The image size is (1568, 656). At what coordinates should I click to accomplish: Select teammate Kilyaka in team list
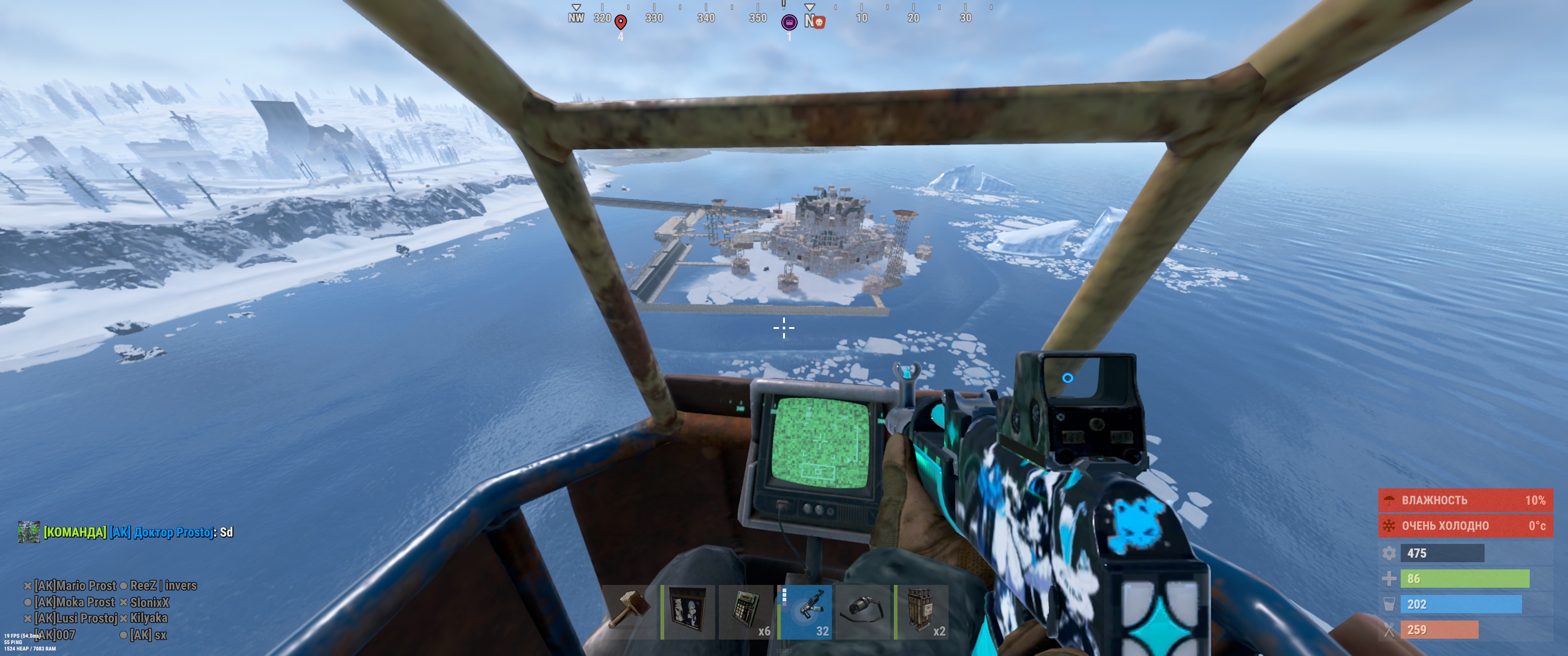[149, 618]
